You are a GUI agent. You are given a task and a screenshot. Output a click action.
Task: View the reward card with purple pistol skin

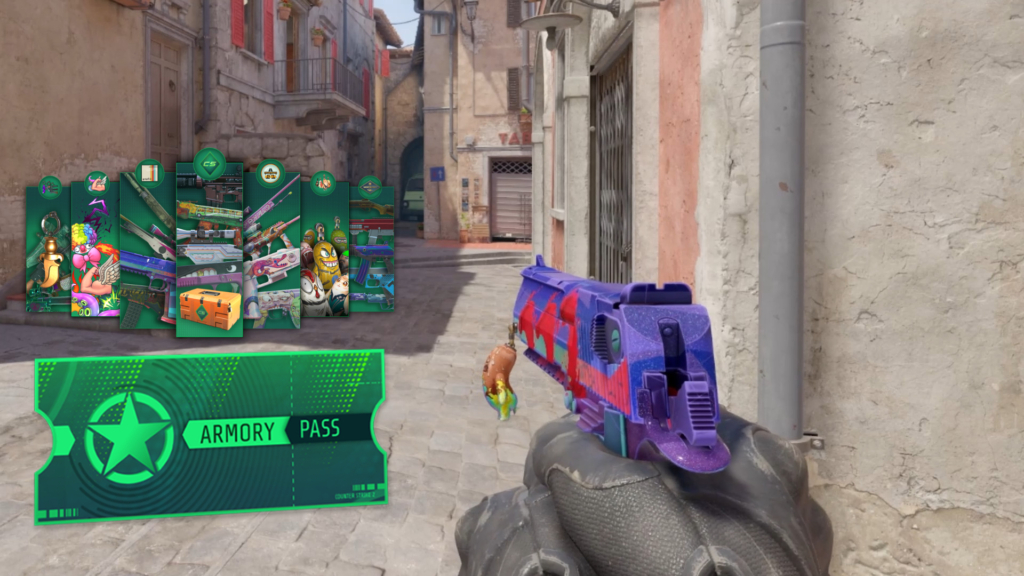tap(147, 250)
